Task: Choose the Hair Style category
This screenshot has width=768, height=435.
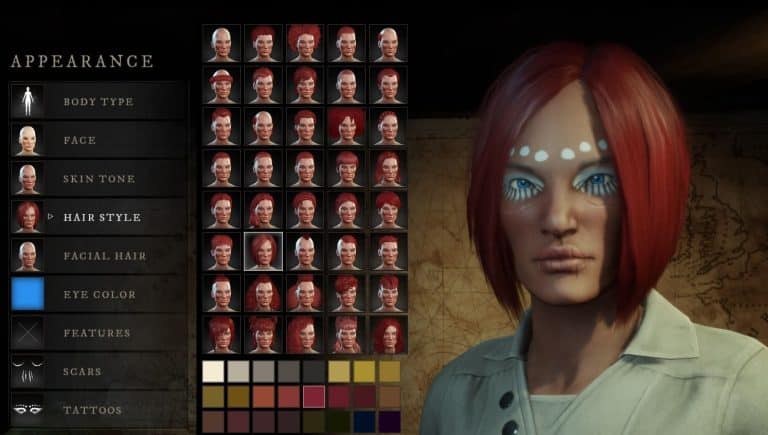Action: [x=101, y=217]
